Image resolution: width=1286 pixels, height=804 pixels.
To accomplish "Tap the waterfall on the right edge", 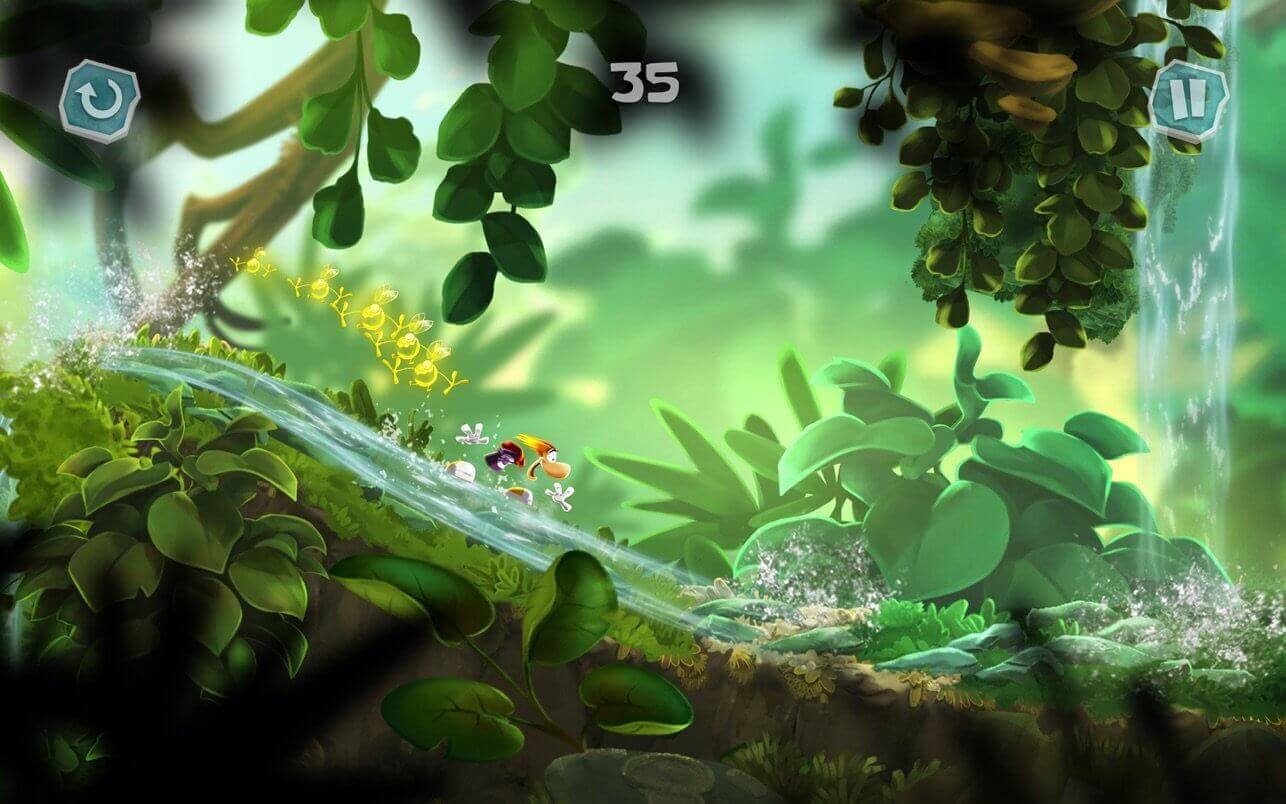I will click(x=1190, y=300).
